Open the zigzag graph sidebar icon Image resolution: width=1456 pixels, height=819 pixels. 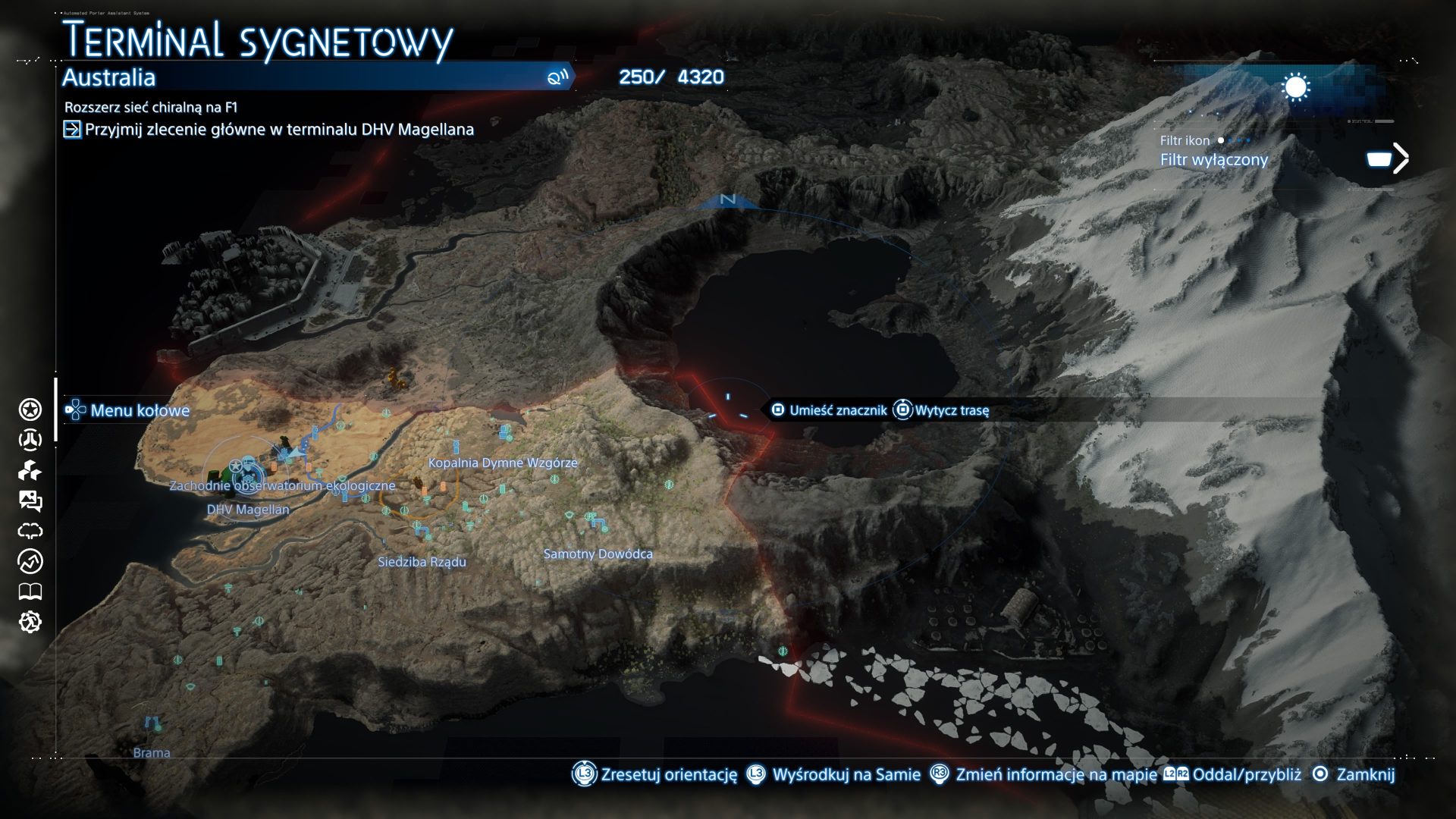point(30,562)
